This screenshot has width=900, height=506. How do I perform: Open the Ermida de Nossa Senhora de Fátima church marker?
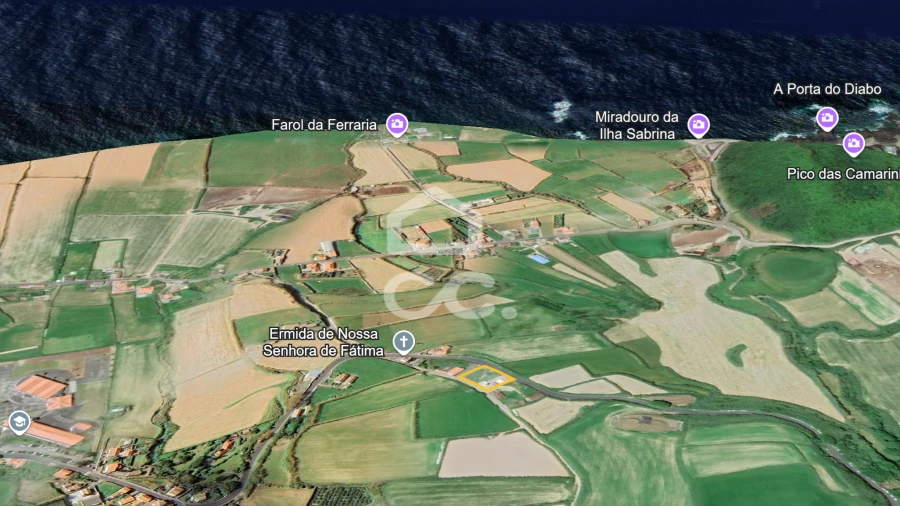click(403, 343)
